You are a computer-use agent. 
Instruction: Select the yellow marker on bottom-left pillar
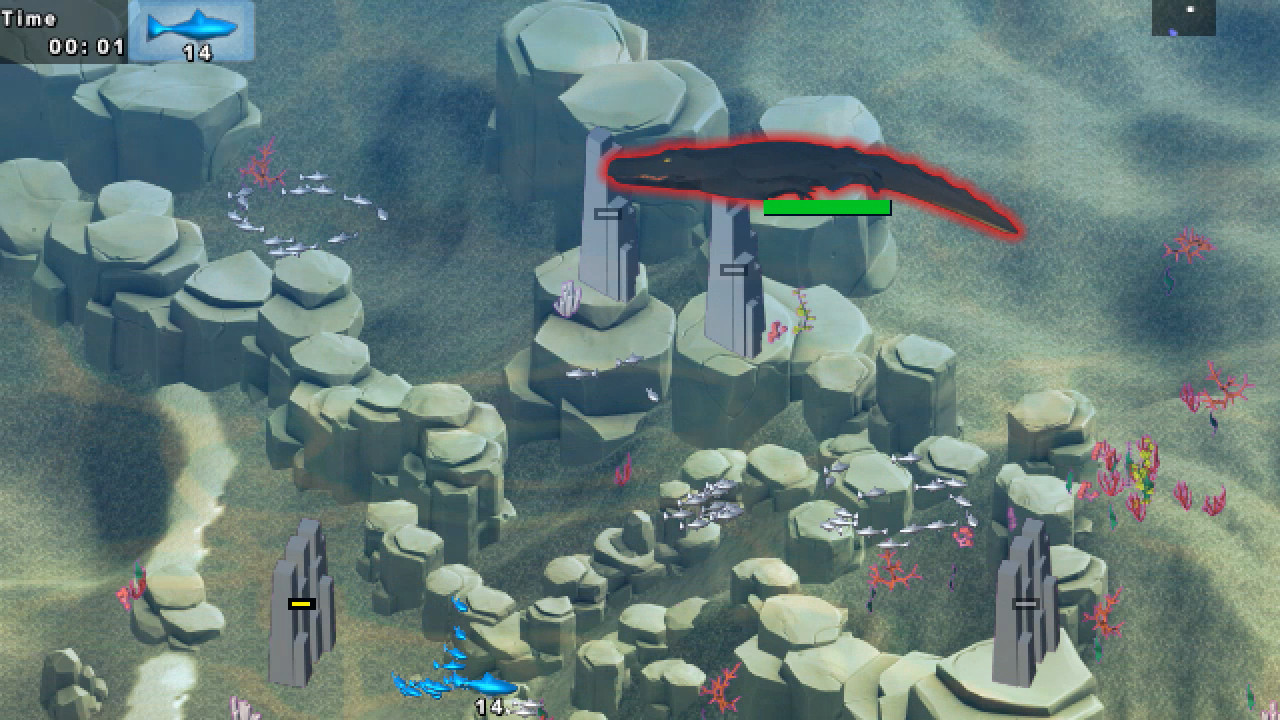[x=301, y=603]
